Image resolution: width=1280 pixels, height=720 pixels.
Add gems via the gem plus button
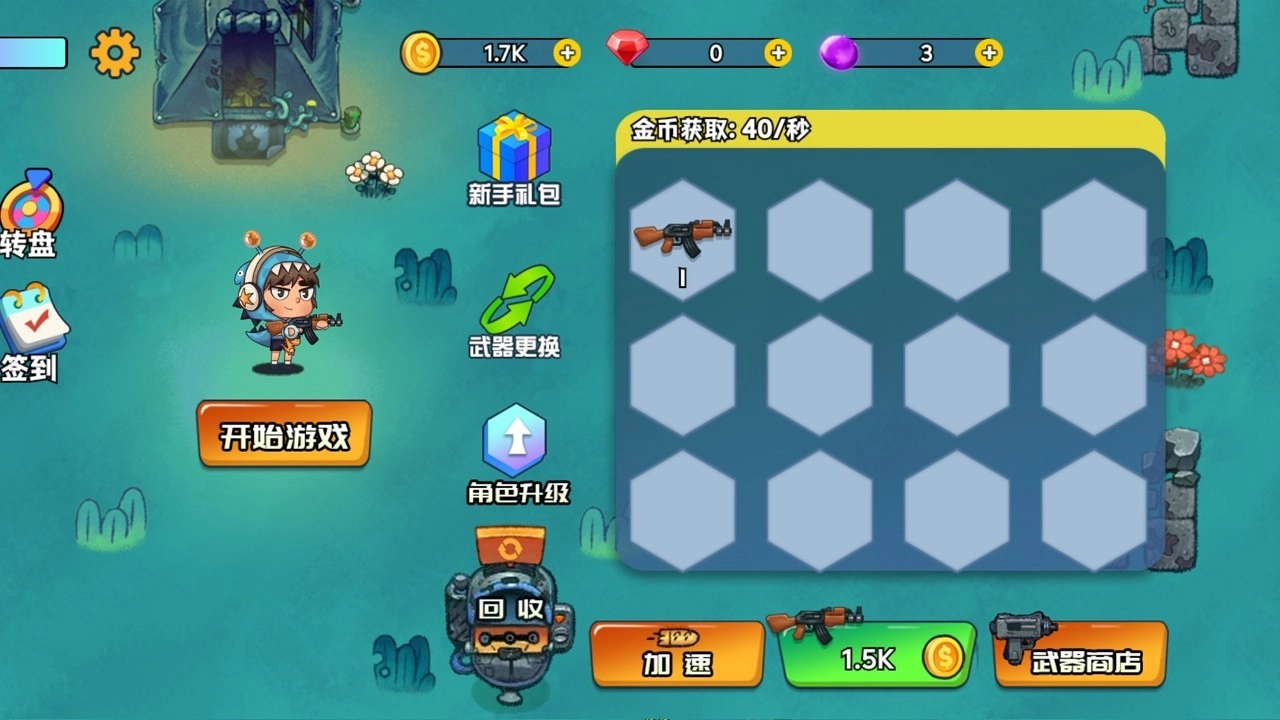(777, 53)
